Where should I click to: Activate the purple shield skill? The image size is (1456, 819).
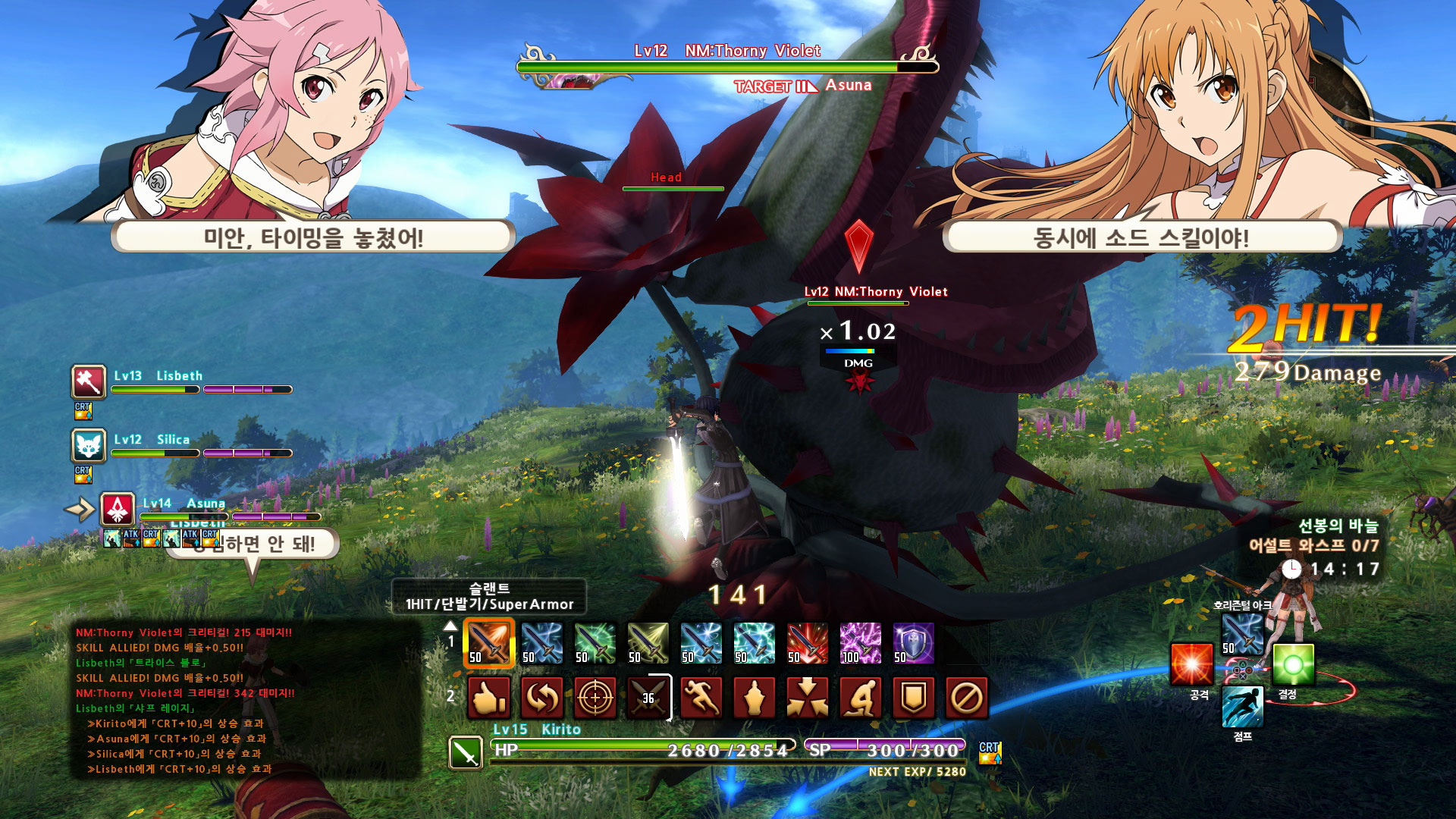click(914, 643)
